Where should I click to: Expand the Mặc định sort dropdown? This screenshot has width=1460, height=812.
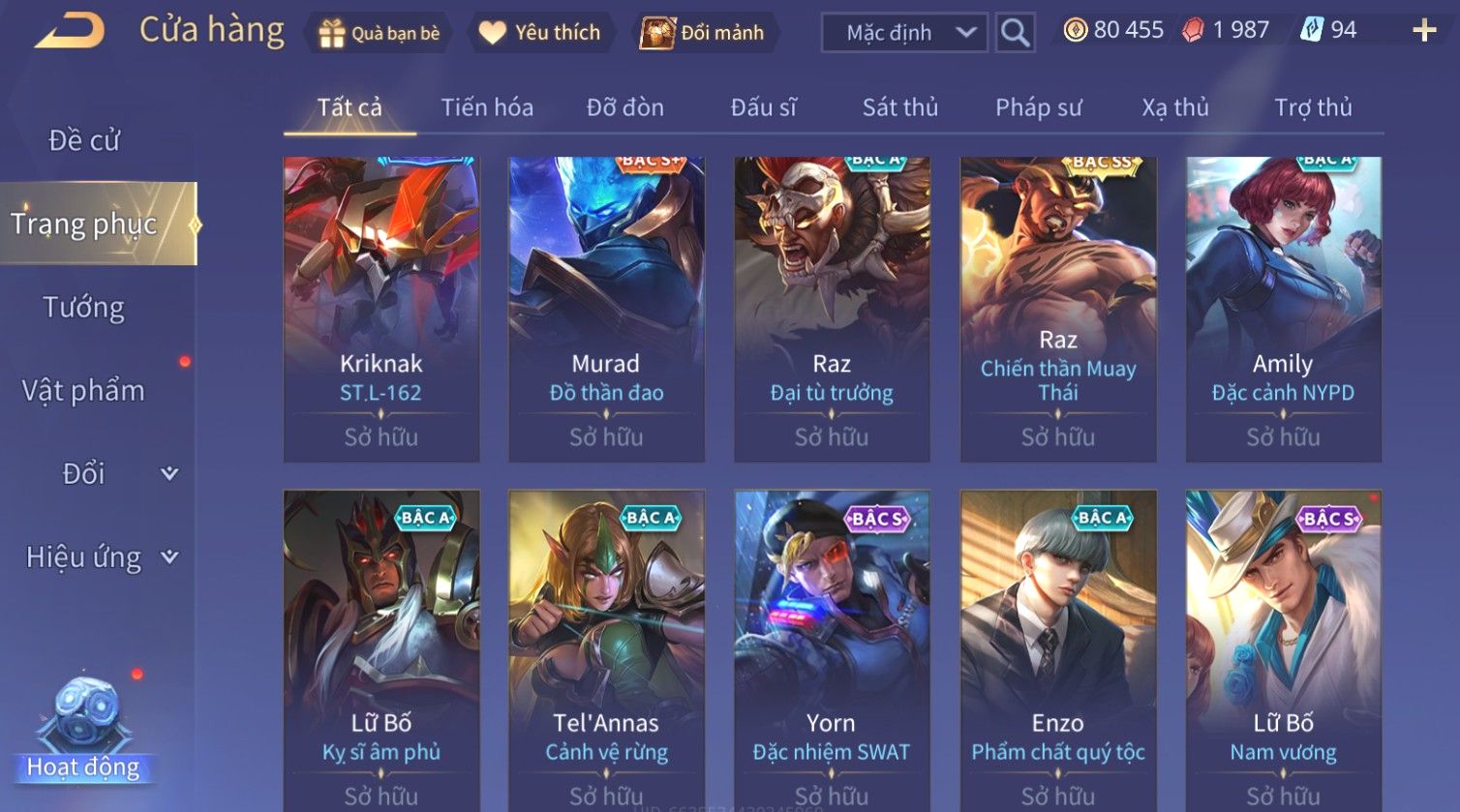[904, 33]
